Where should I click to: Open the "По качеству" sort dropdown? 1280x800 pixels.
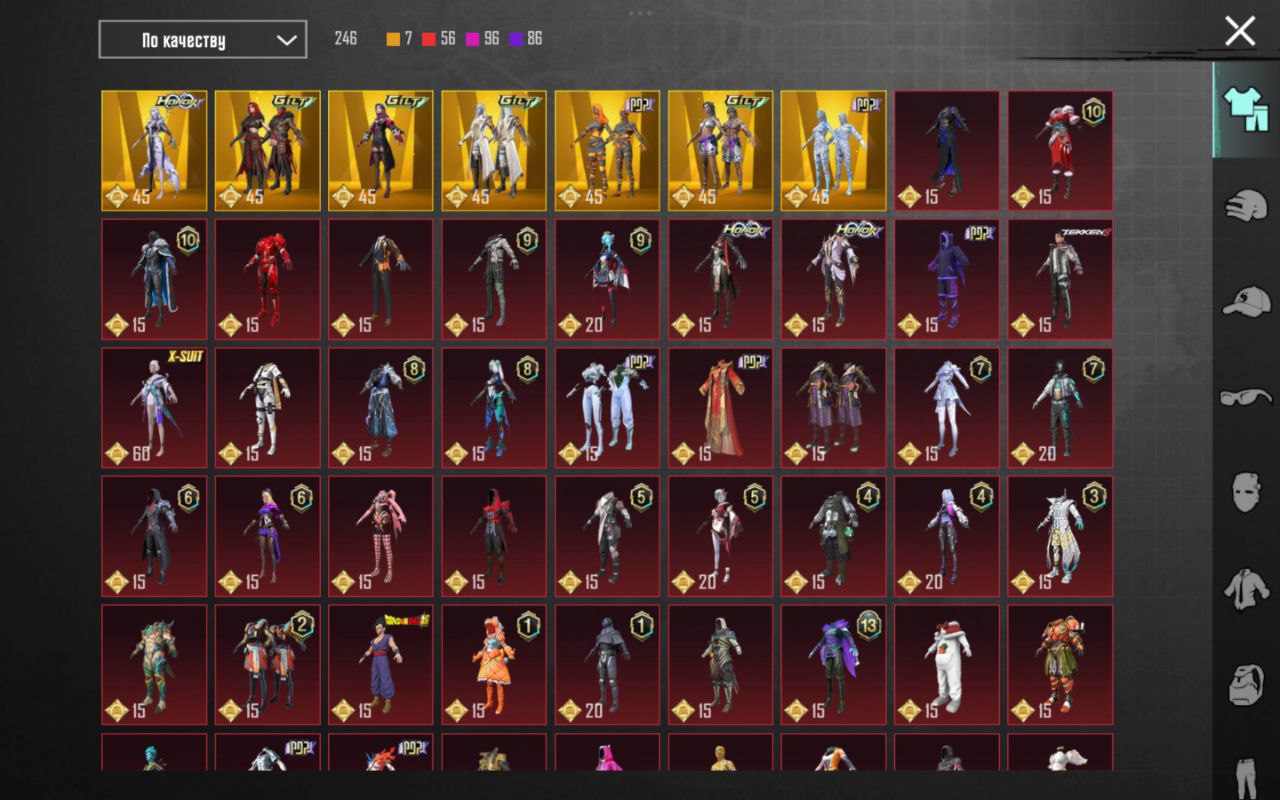pyautogui.click(x=203, y=40)
